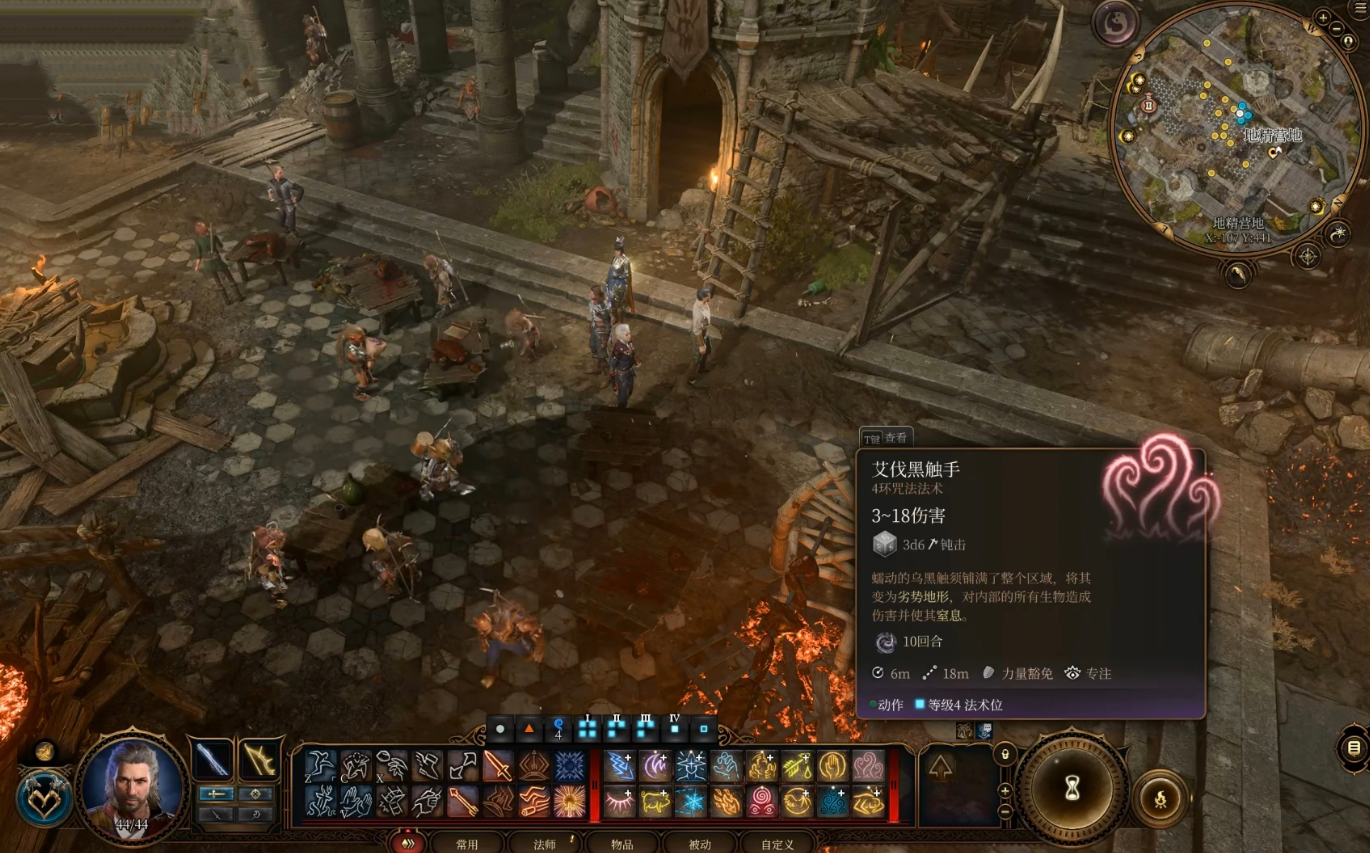Image resolution: width=1370 pixels, height=853 pixels.
Task: Filter by level IV spell slot
Action: click(675, 728)
